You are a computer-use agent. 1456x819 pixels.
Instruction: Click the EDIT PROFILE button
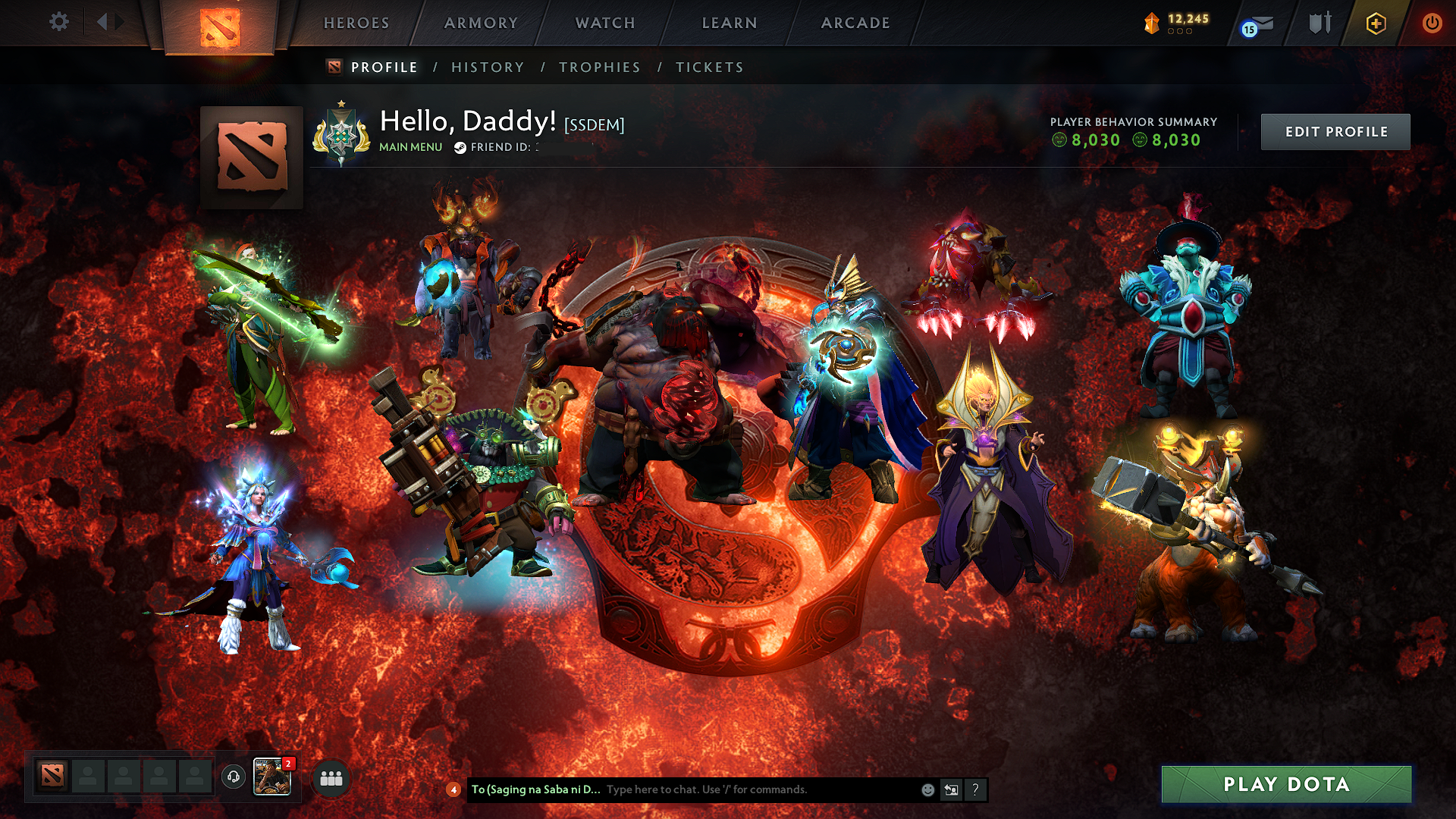pos(1335,131)
